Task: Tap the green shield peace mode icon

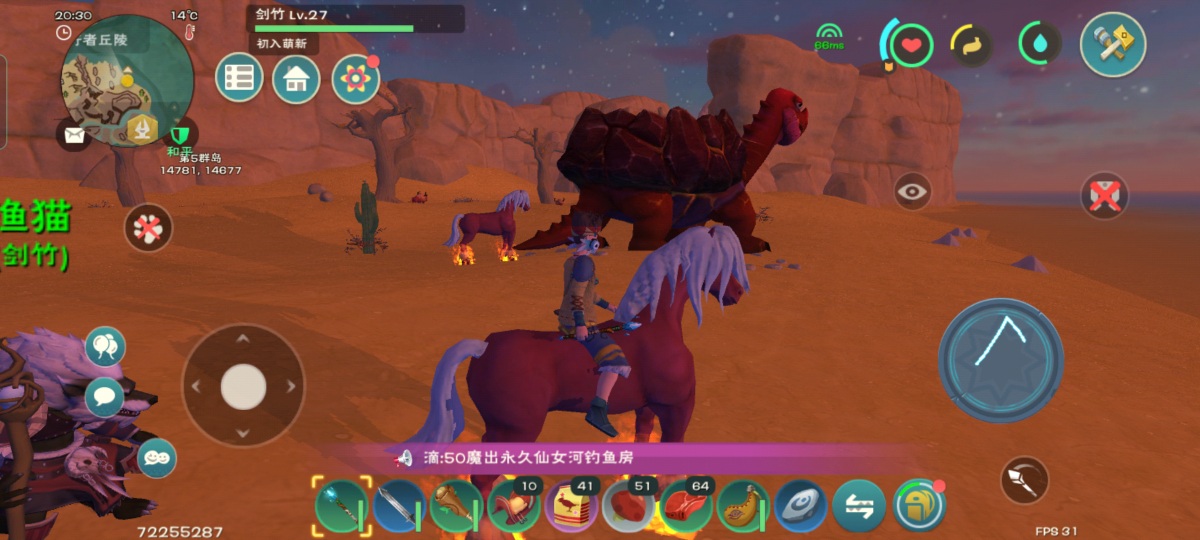Action: point(180,133)
